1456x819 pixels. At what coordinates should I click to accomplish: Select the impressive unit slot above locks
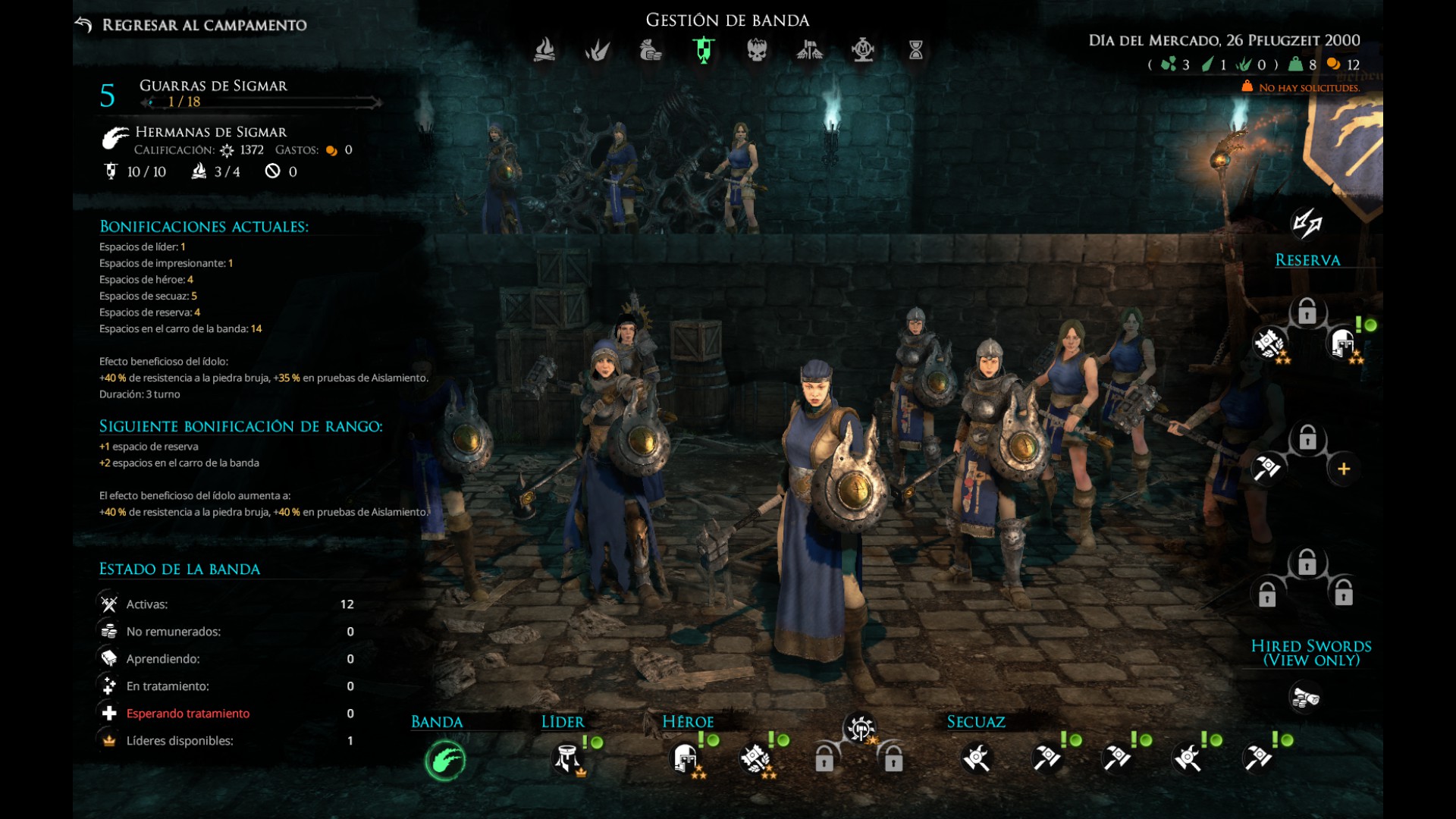(860, 730)
